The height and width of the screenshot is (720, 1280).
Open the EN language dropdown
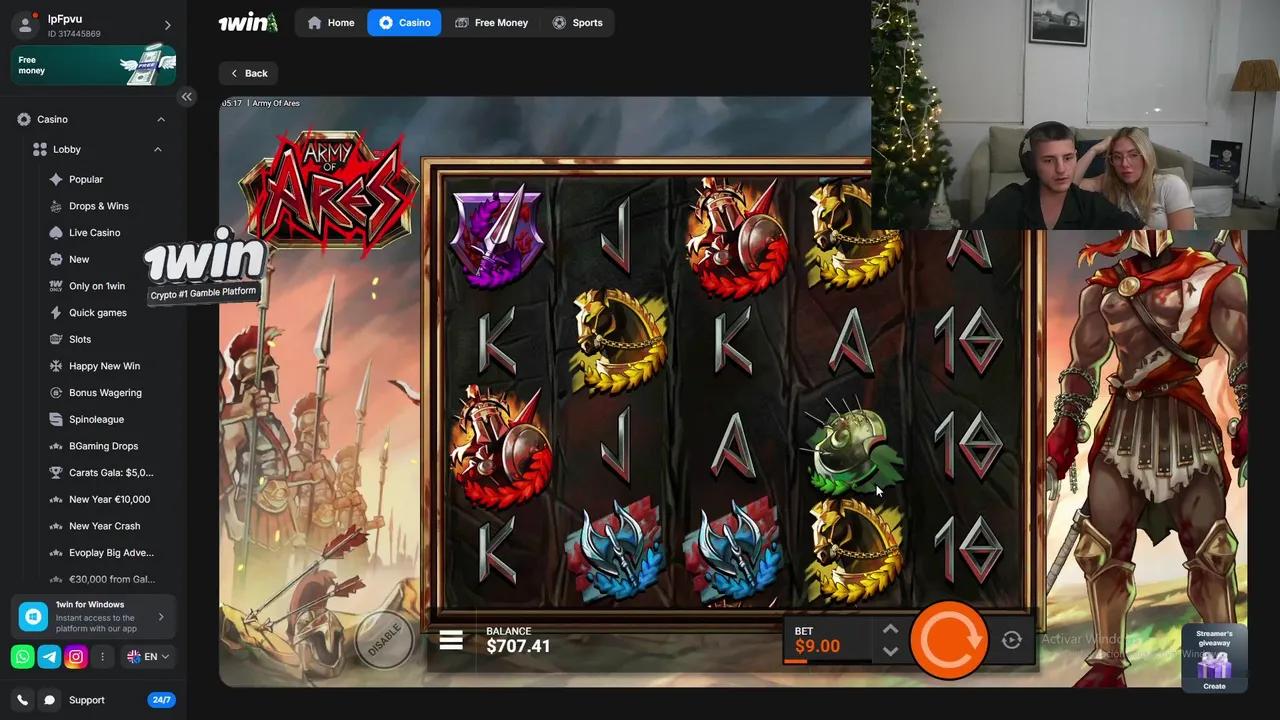pyautogui.click(x=148, y=657)
